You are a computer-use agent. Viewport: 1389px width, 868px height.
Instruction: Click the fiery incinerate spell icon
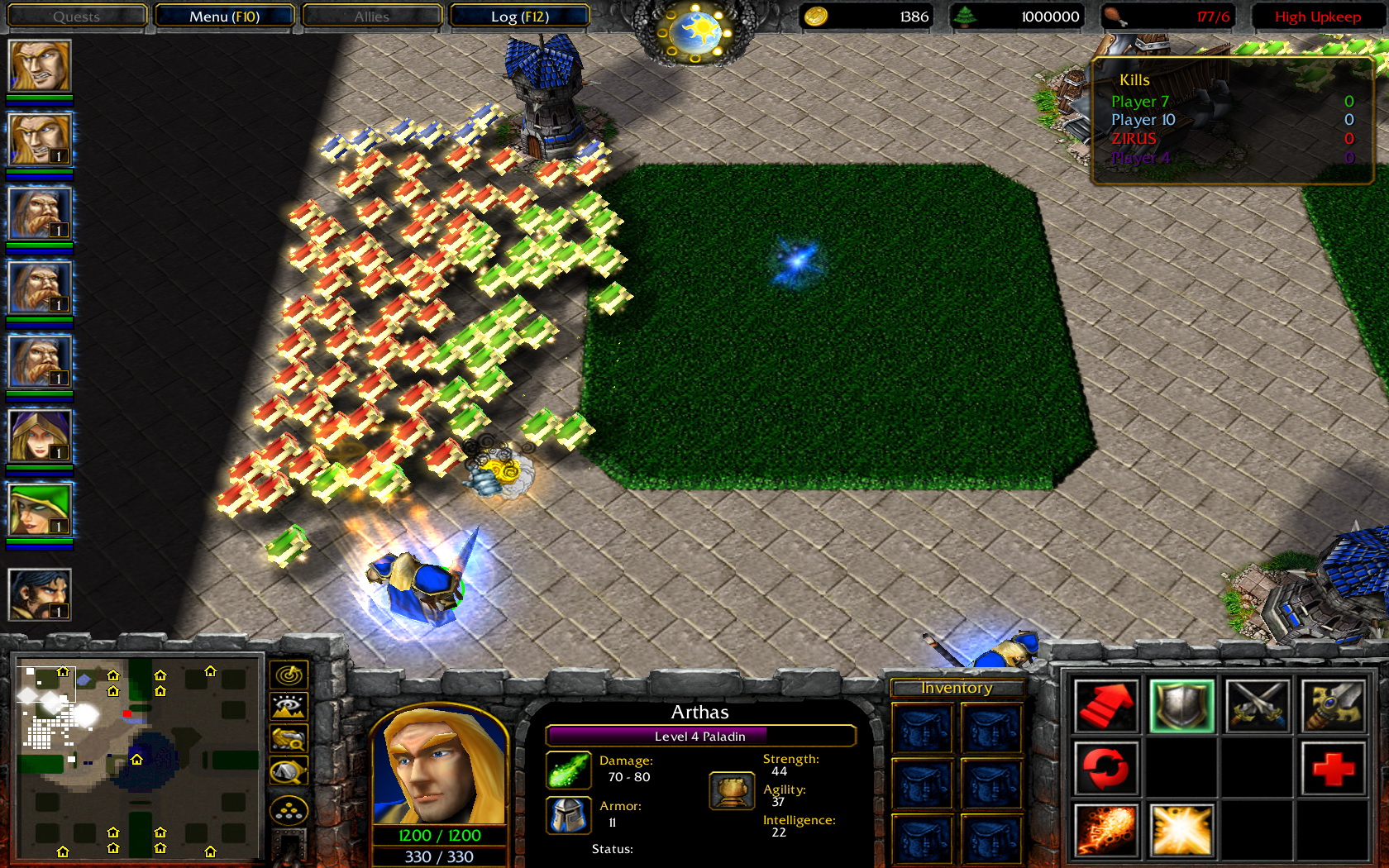pyautogui.click(x=1107, y=829)
